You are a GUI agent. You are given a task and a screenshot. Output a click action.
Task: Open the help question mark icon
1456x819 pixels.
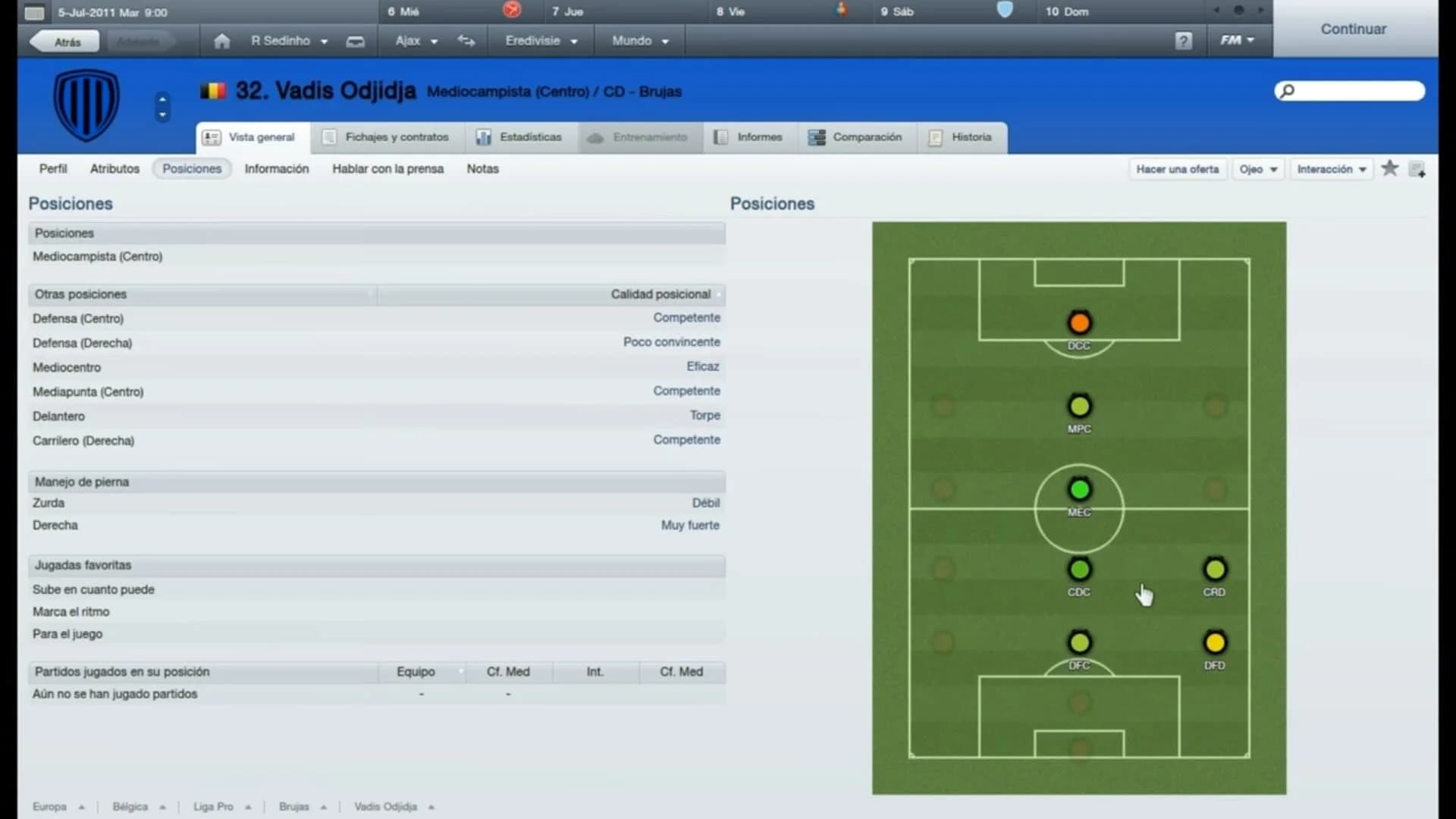click(x=1184, y=40)
